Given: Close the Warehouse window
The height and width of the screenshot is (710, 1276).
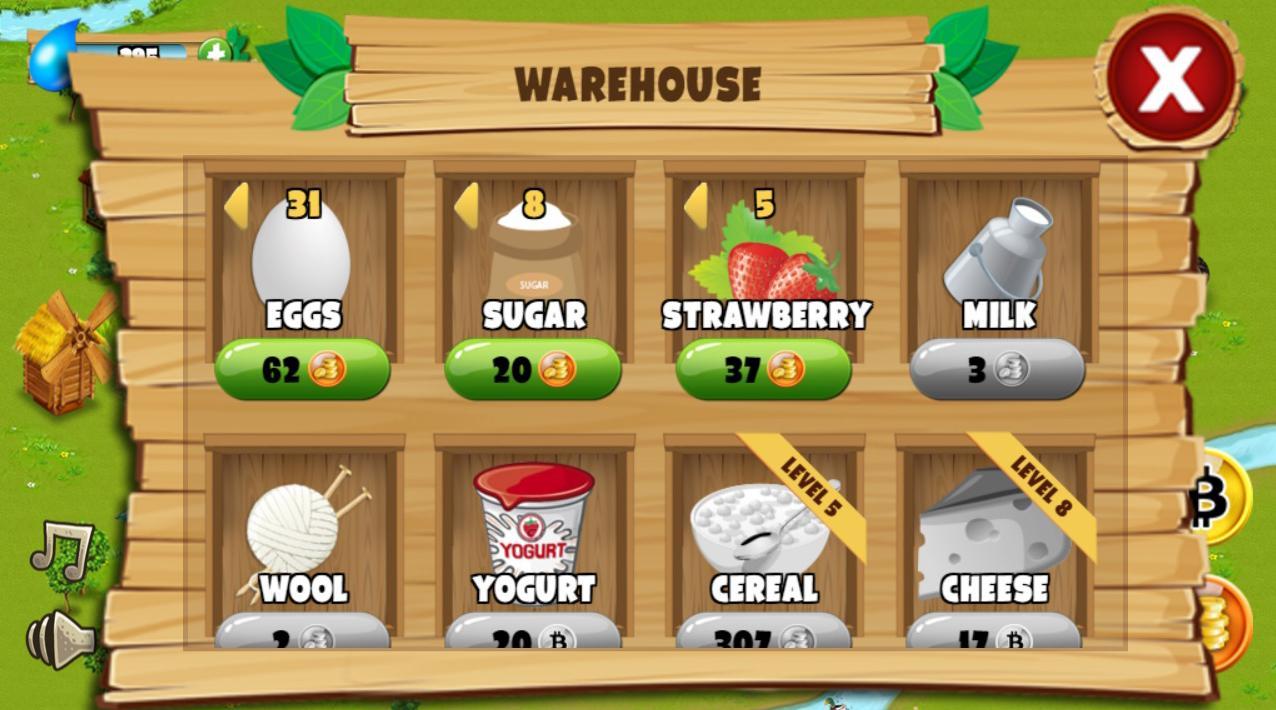Looking at the screenshot, I should (1170, 78).
